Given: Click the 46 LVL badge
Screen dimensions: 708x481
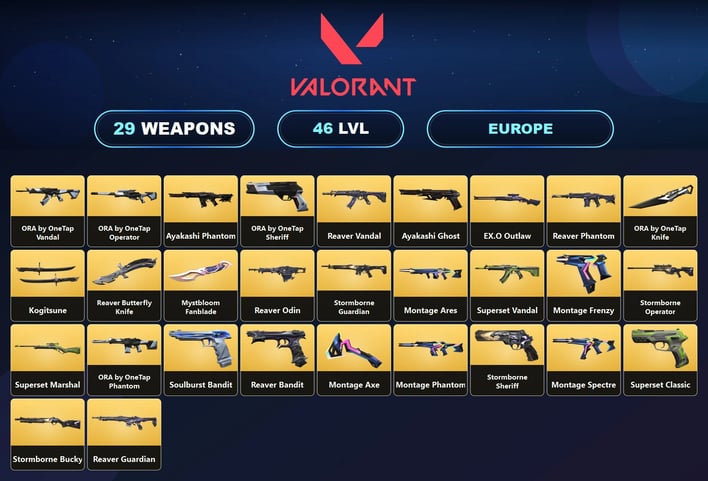Looking at the screenshot, I should coord(340,129).
